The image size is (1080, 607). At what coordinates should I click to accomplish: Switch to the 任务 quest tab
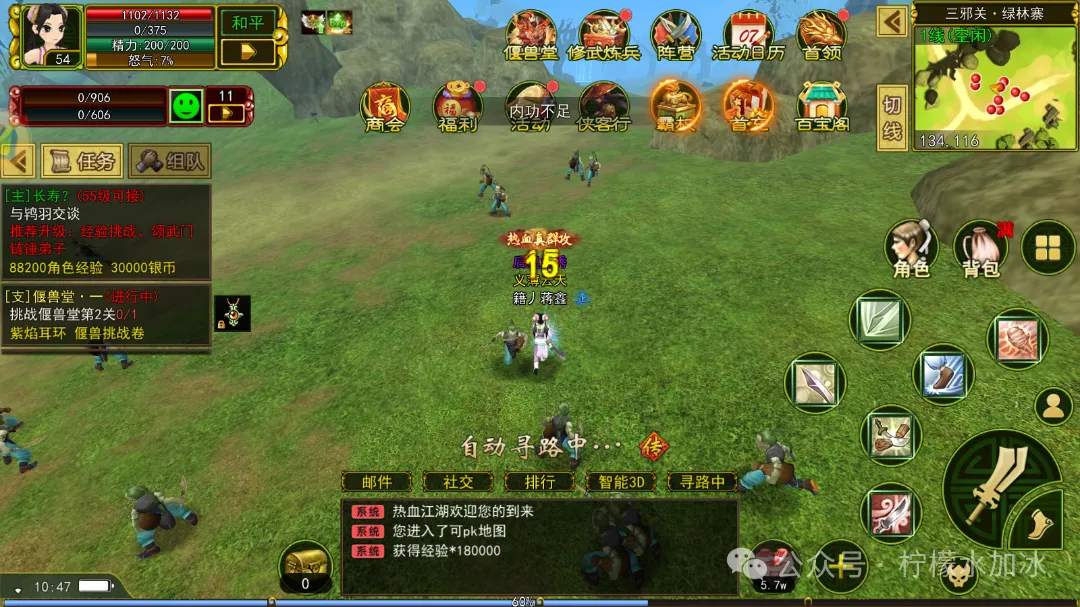83,160
